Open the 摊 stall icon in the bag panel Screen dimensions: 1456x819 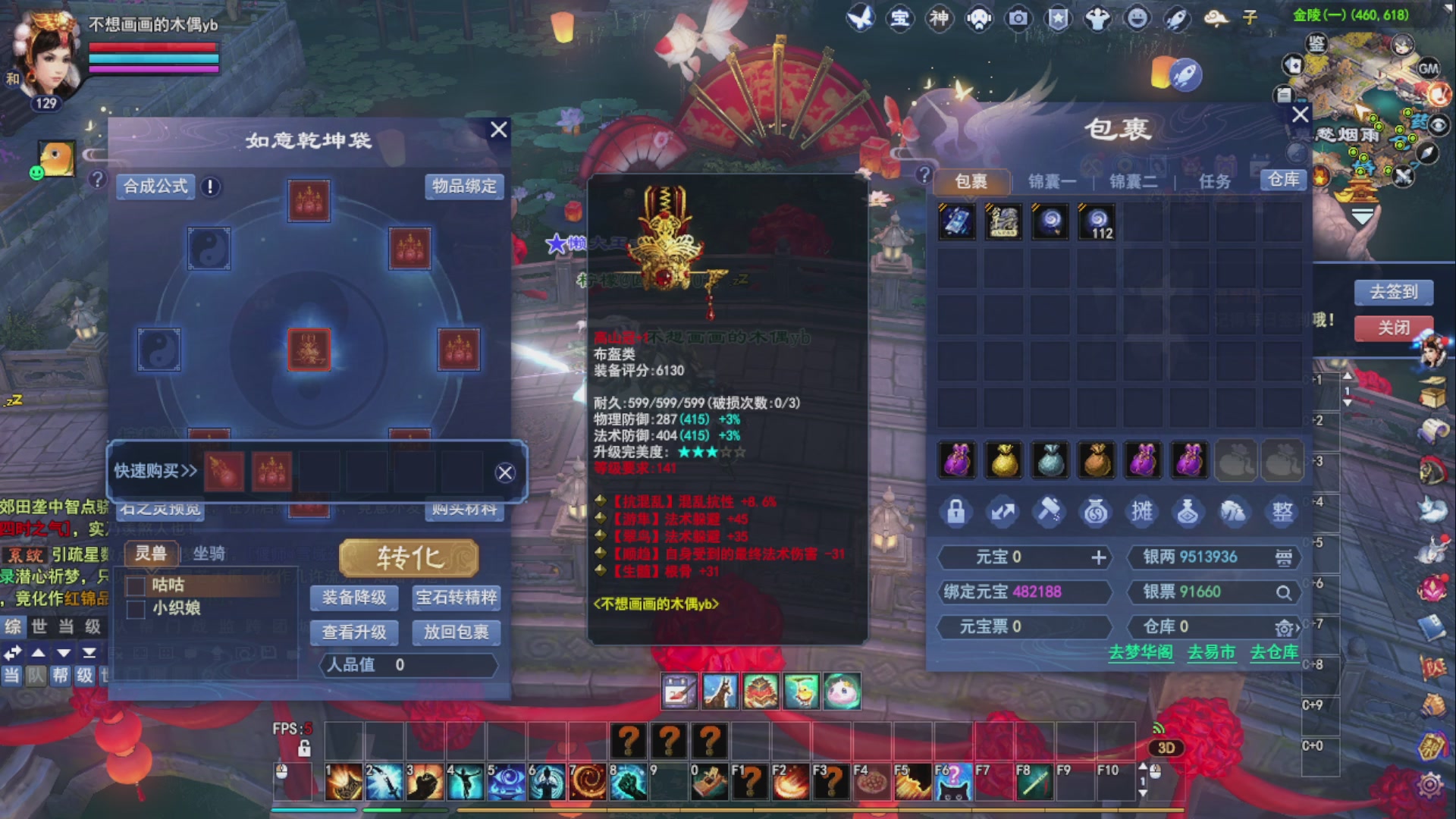click(x=1142, y=511)
